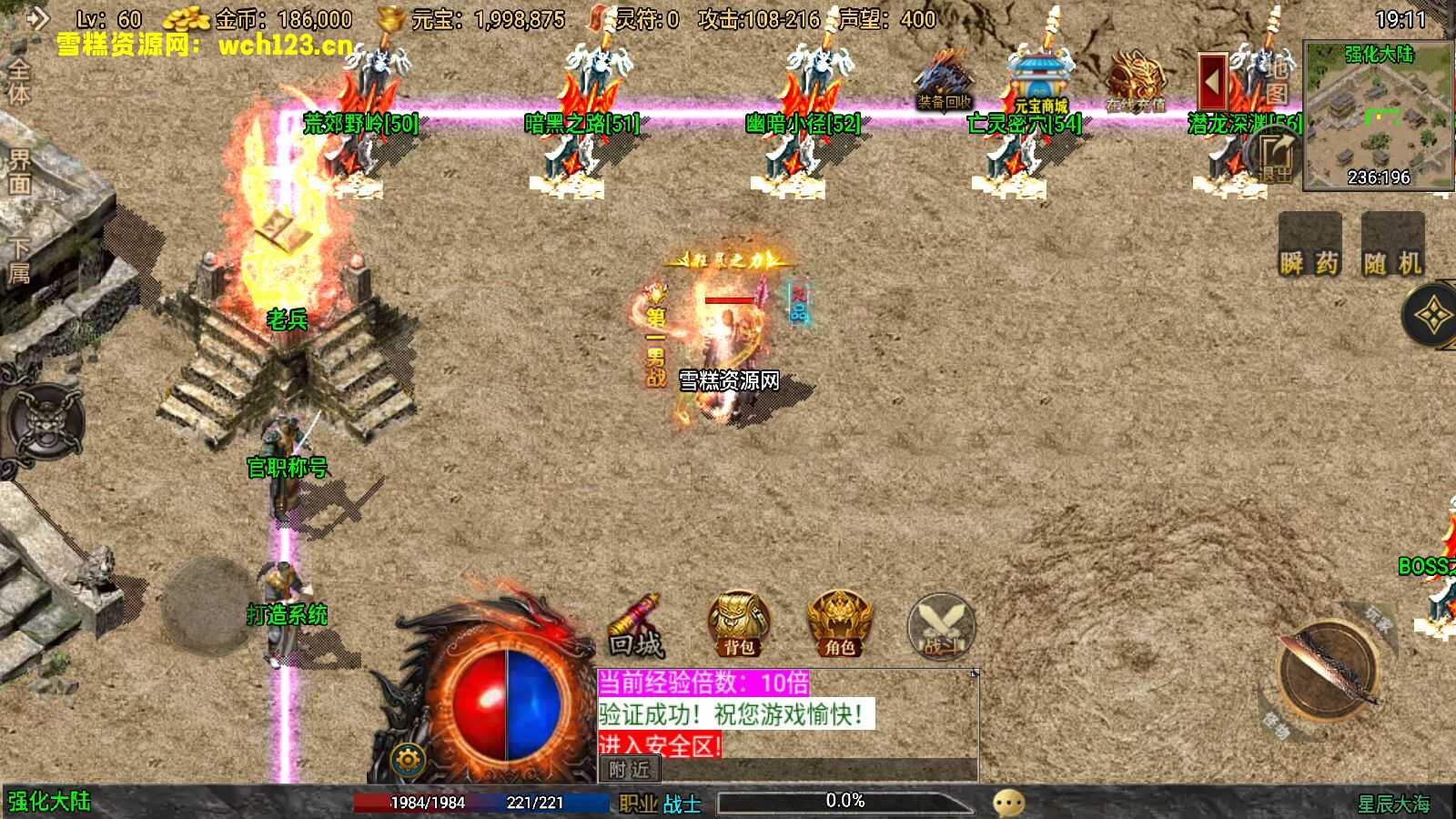Tap the sword attack button

pyautogui.click(x=1329, y=670)
